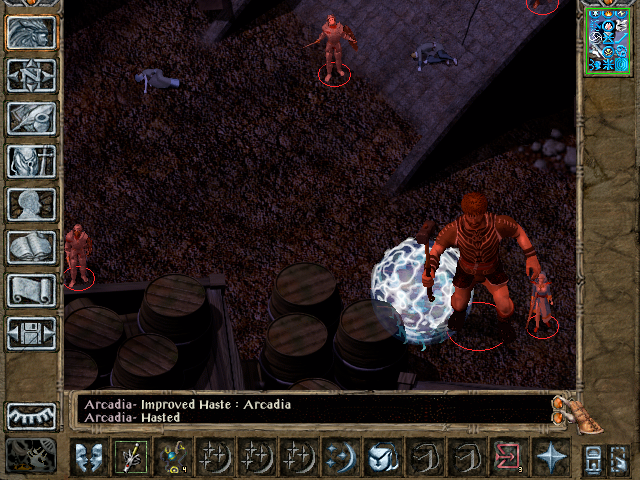Click the select-all party button
The height and width of the screenshot is (480, 640).
point(592,458)
